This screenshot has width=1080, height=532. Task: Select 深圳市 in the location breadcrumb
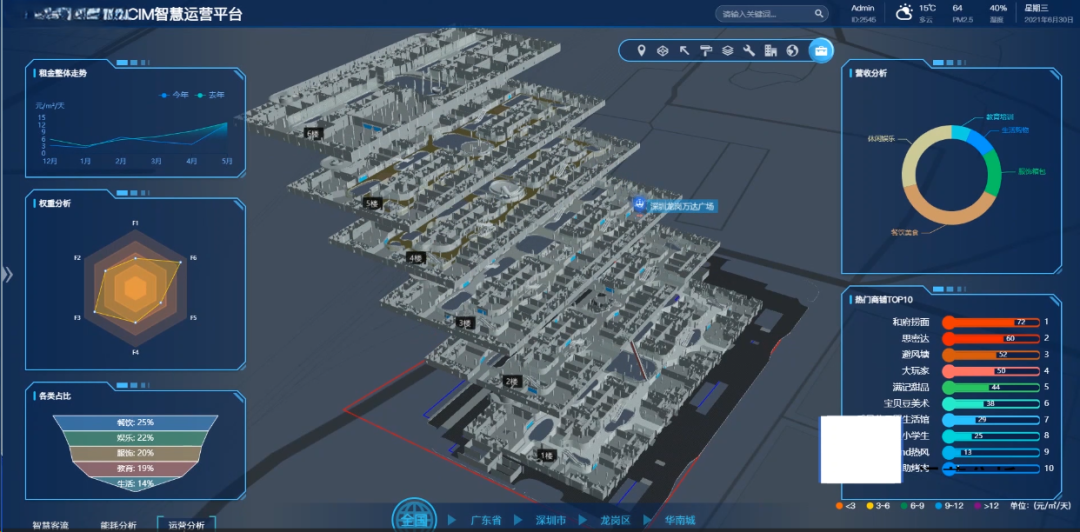[x=552, y=521]
